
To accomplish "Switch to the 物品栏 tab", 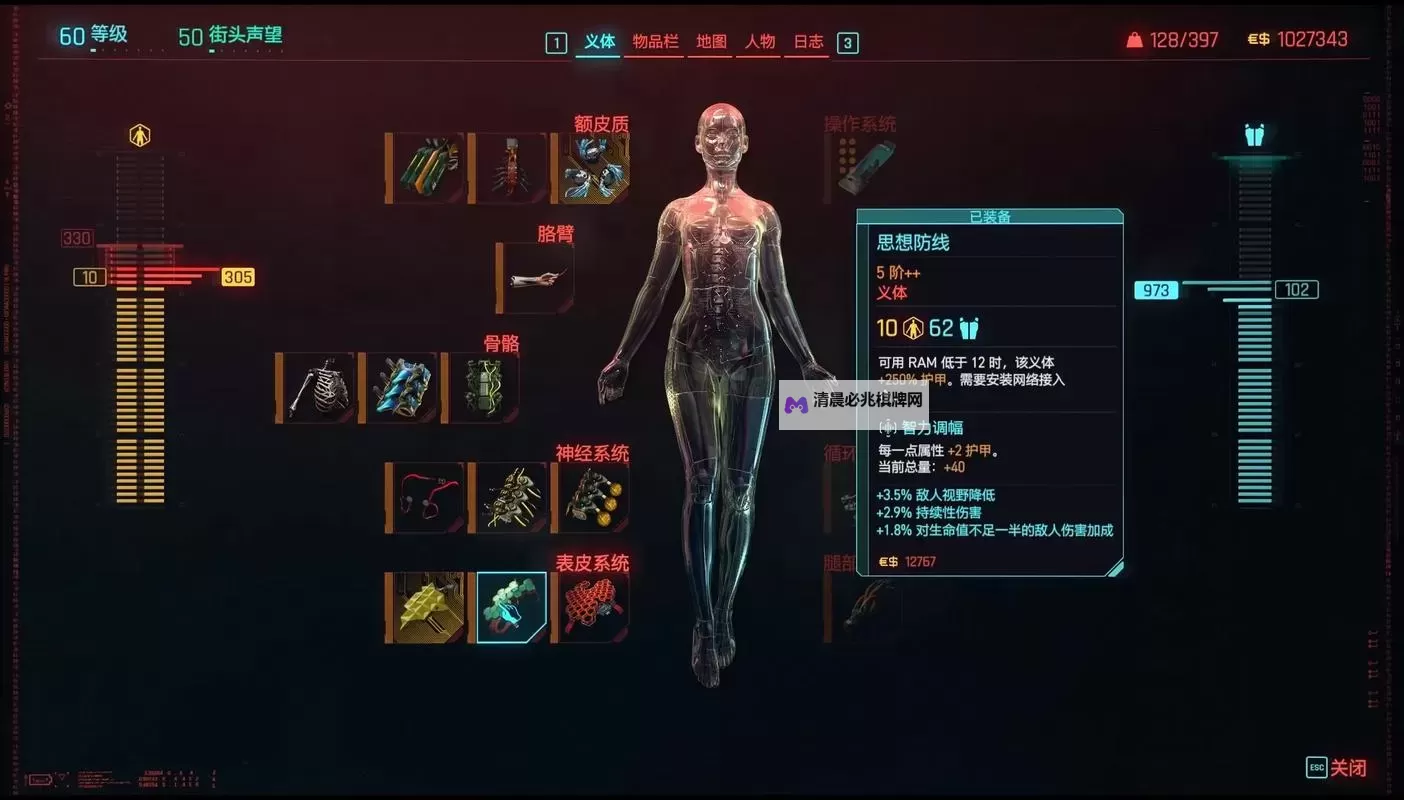I will [654, 42].
